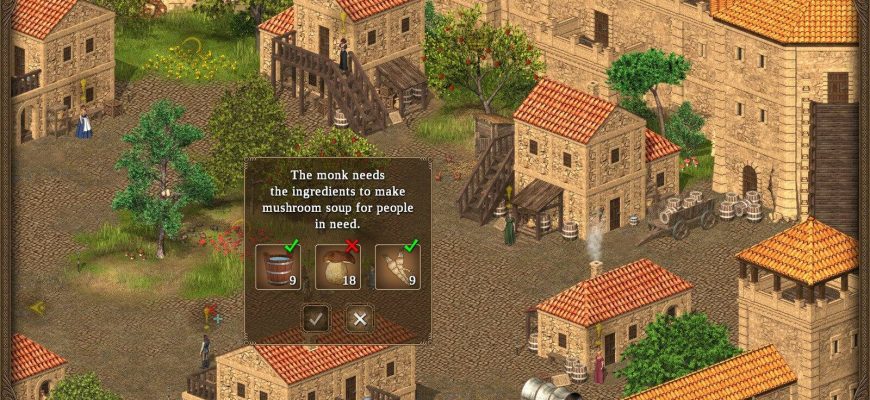Select the mushroom ingredient slot
This screenshot has height=400, width=870.
[x=338, y=267]
